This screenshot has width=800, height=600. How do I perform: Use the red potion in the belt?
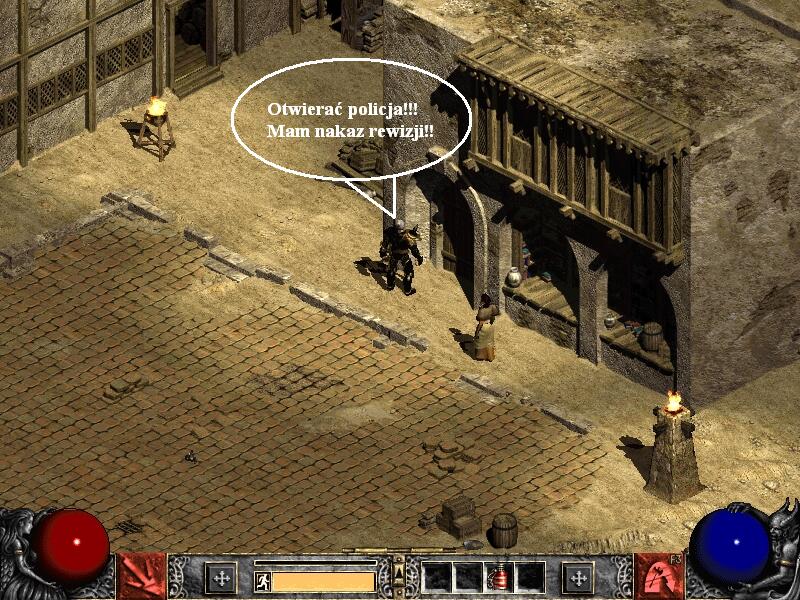click(500, 577)
